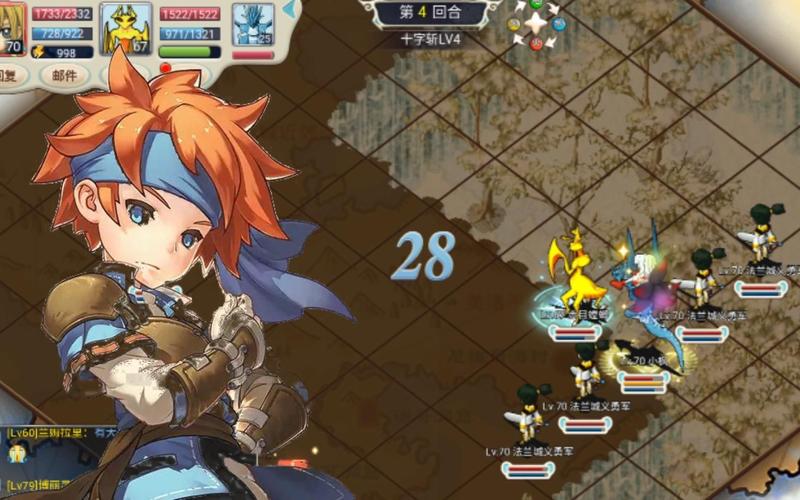Image resolution: width=800 pixels, height=500 pixels.
Task: Select the yellow winged pet portrait
Action: click(x=126, y=27)
